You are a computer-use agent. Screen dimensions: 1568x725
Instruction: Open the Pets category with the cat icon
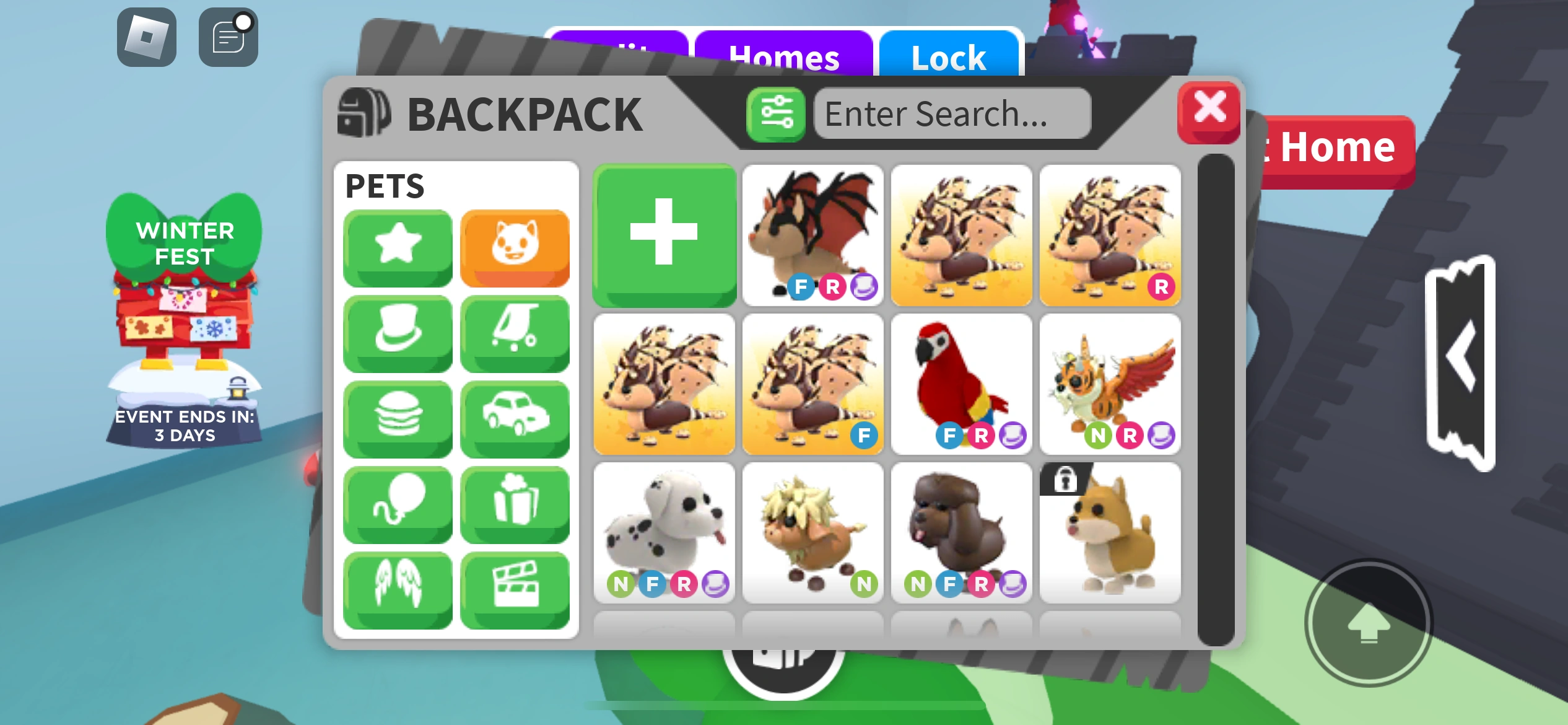(x=515, y=248)
